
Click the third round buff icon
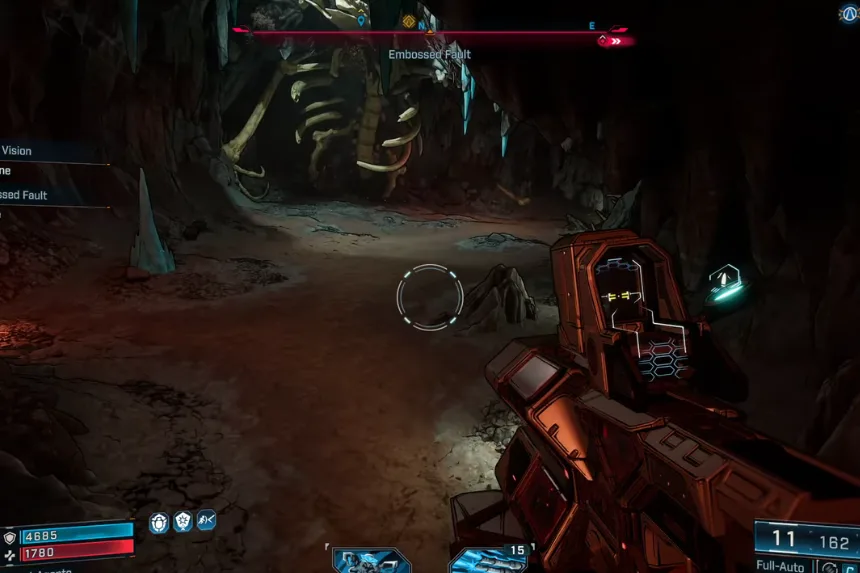pos(207,521)
